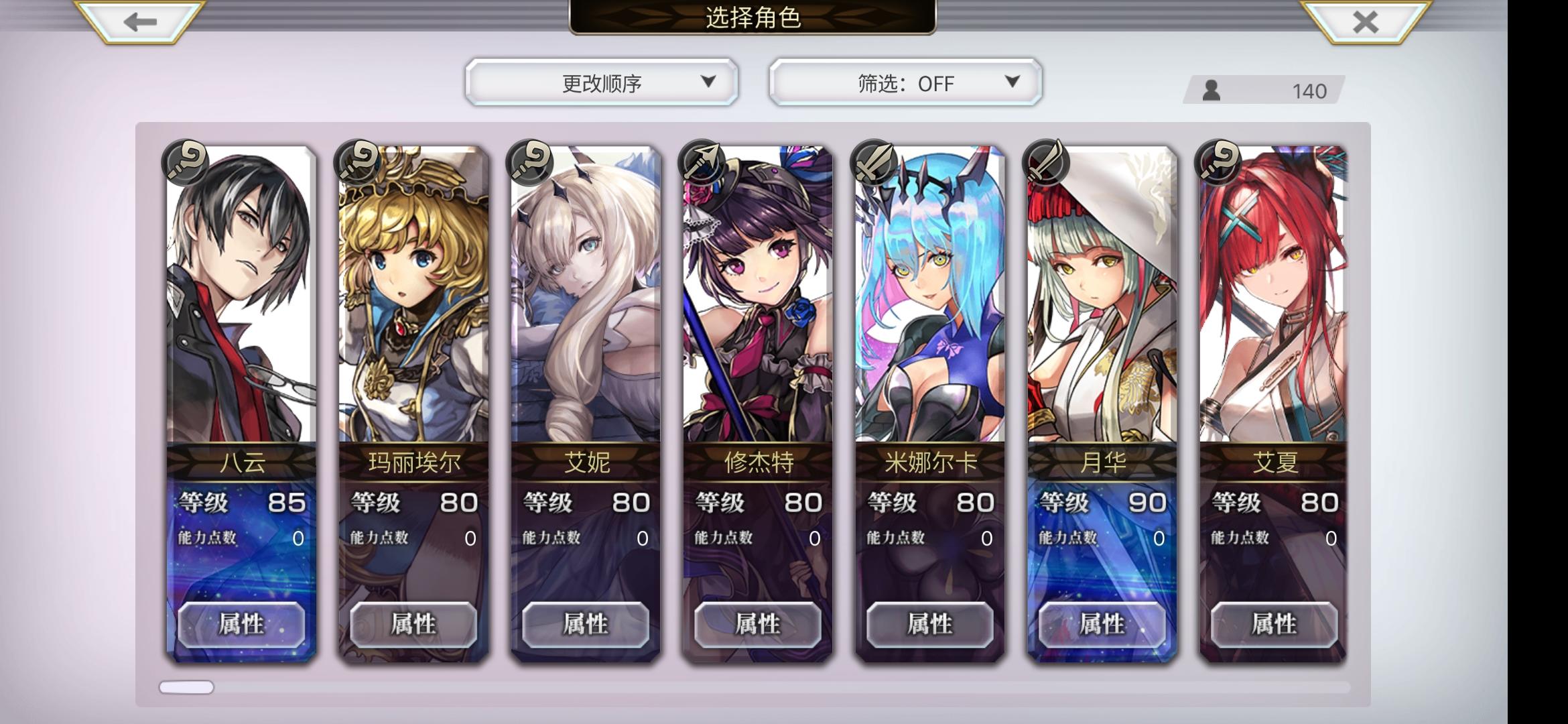The width and height of the screenshot is (1568, 724).
Task: Expand the chevron arrow on 更改顺序
Action: pos(707,83)
